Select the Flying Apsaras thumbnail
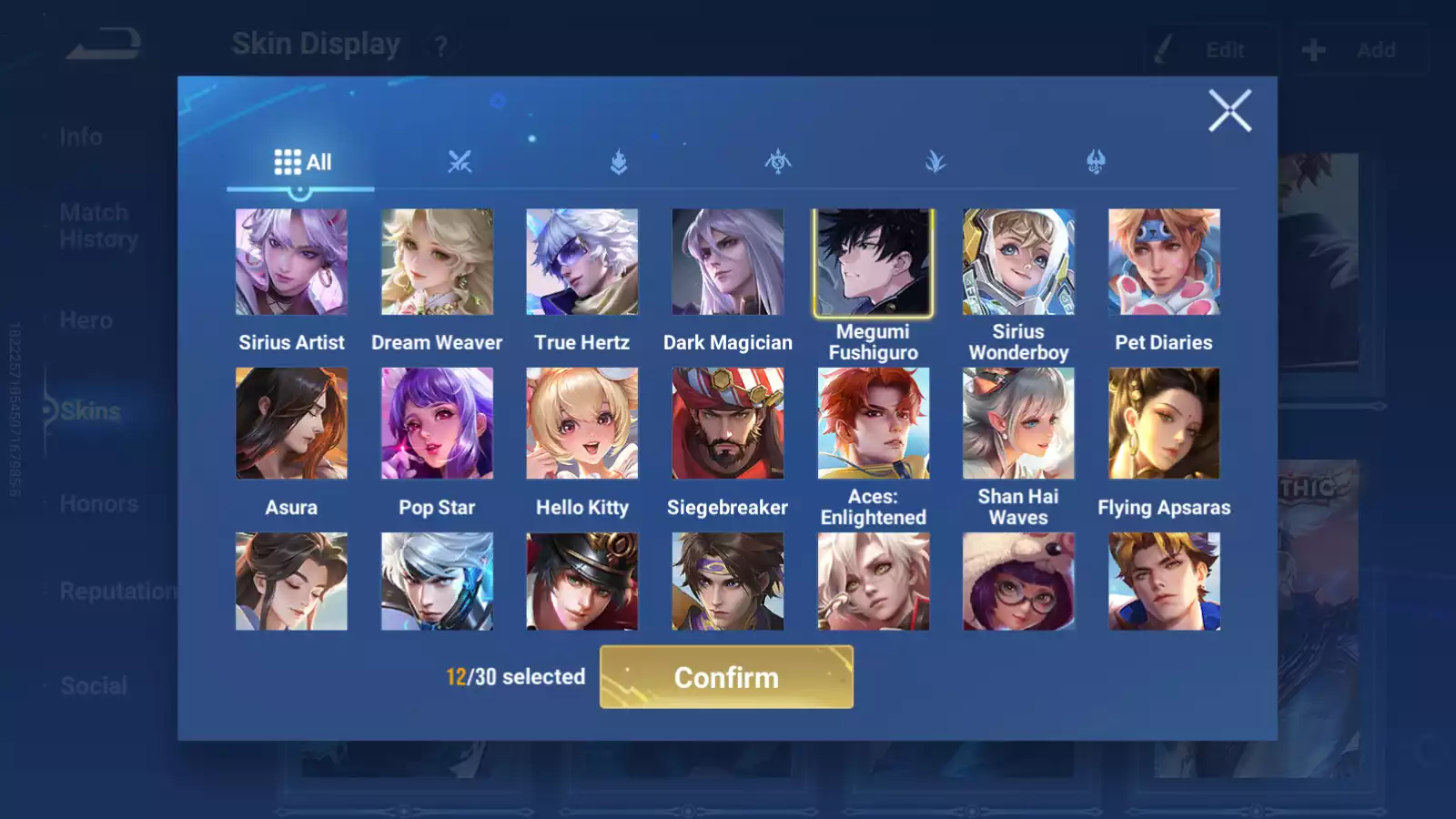 [x=1164, y=423]
